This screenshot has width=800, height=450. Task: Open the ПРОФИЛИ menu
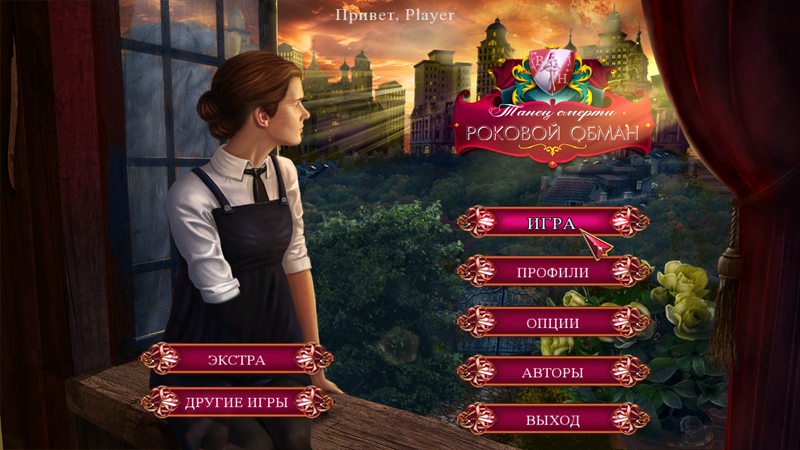click(x=552, y=271)
